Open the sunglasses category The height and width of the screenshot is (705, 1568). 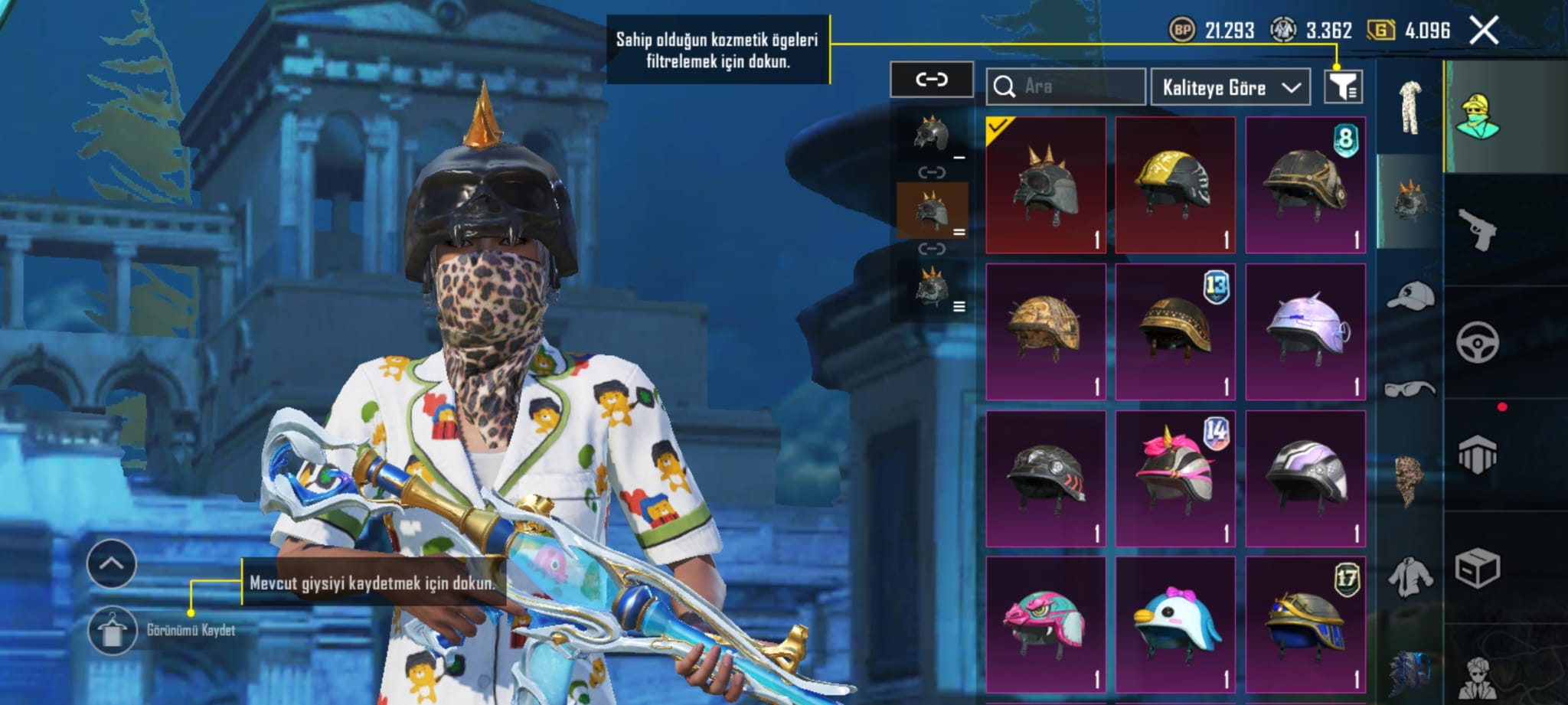click(1410, 390)
